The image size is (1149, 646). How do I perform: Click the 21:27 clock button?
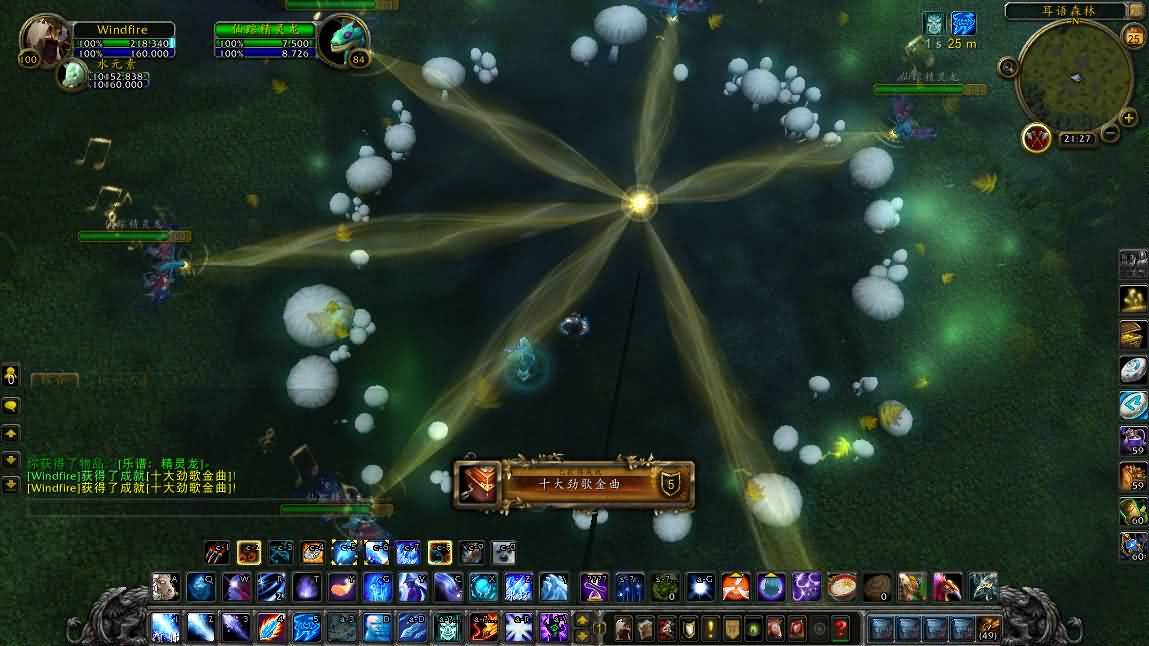click(x=1076, y=139)
